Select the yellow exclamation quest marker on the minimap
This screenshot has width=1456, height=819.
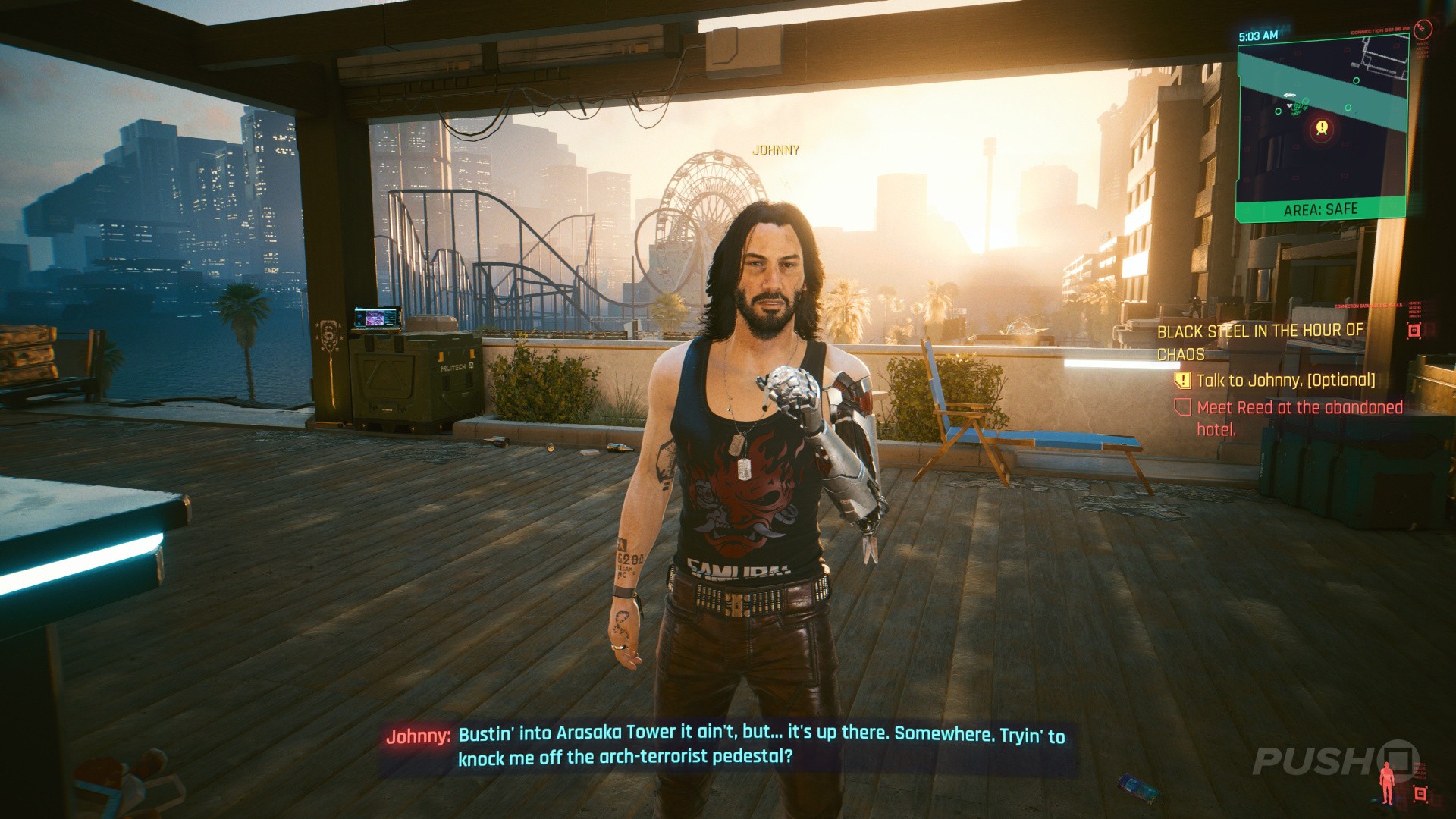[1322, 127]
